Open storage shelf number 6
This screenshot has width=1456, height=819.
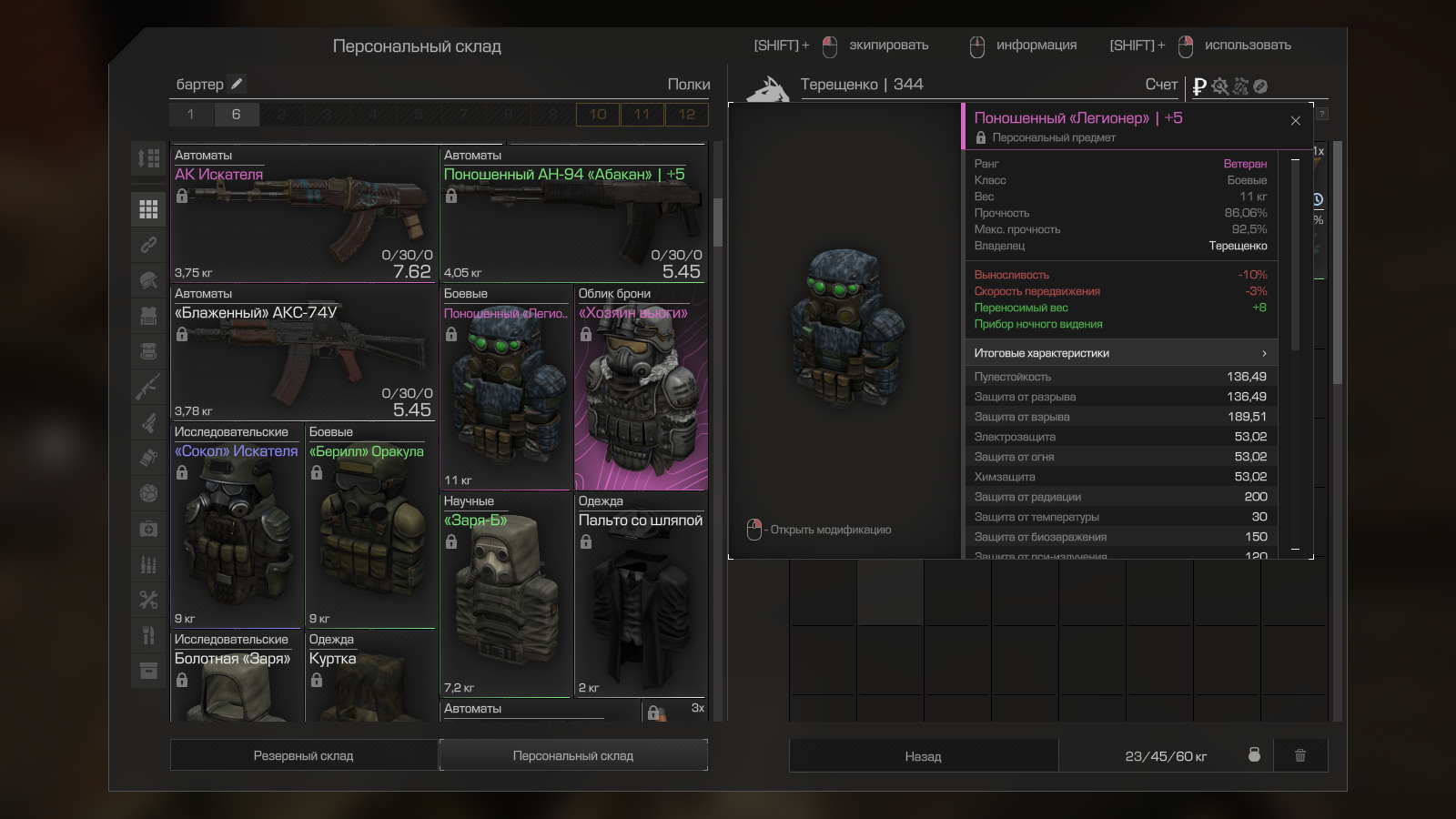click(x=236, y=115)
